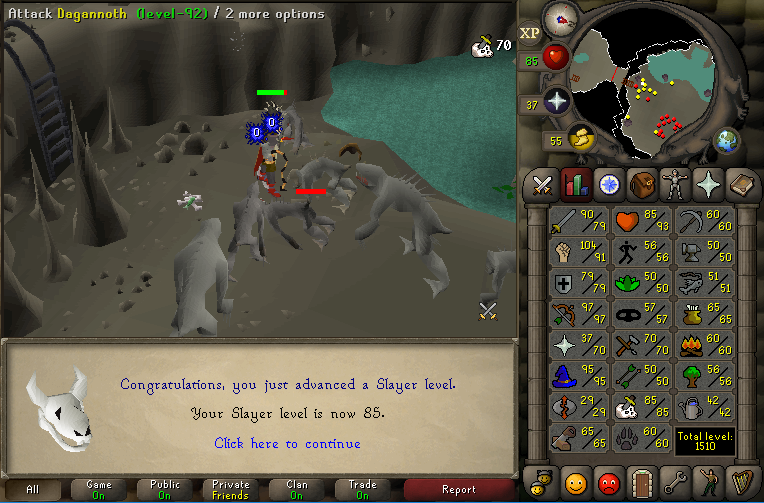Open the Private chat tab
Image resolution: width=764 pixels, height=503 pixels.
(231, 489)
